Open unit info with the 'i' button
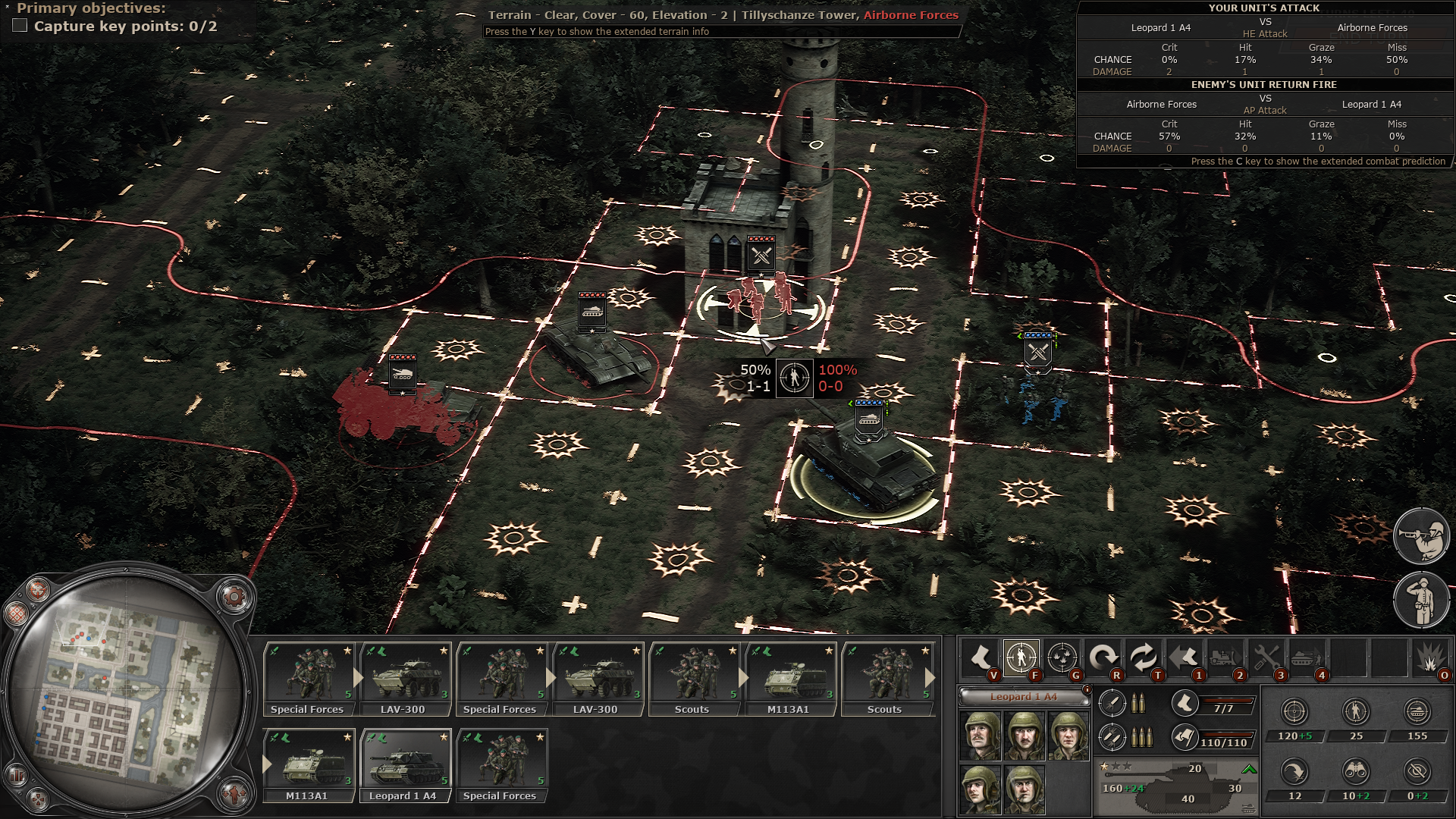This screenshot has width=1456, height=819. 1087,690
